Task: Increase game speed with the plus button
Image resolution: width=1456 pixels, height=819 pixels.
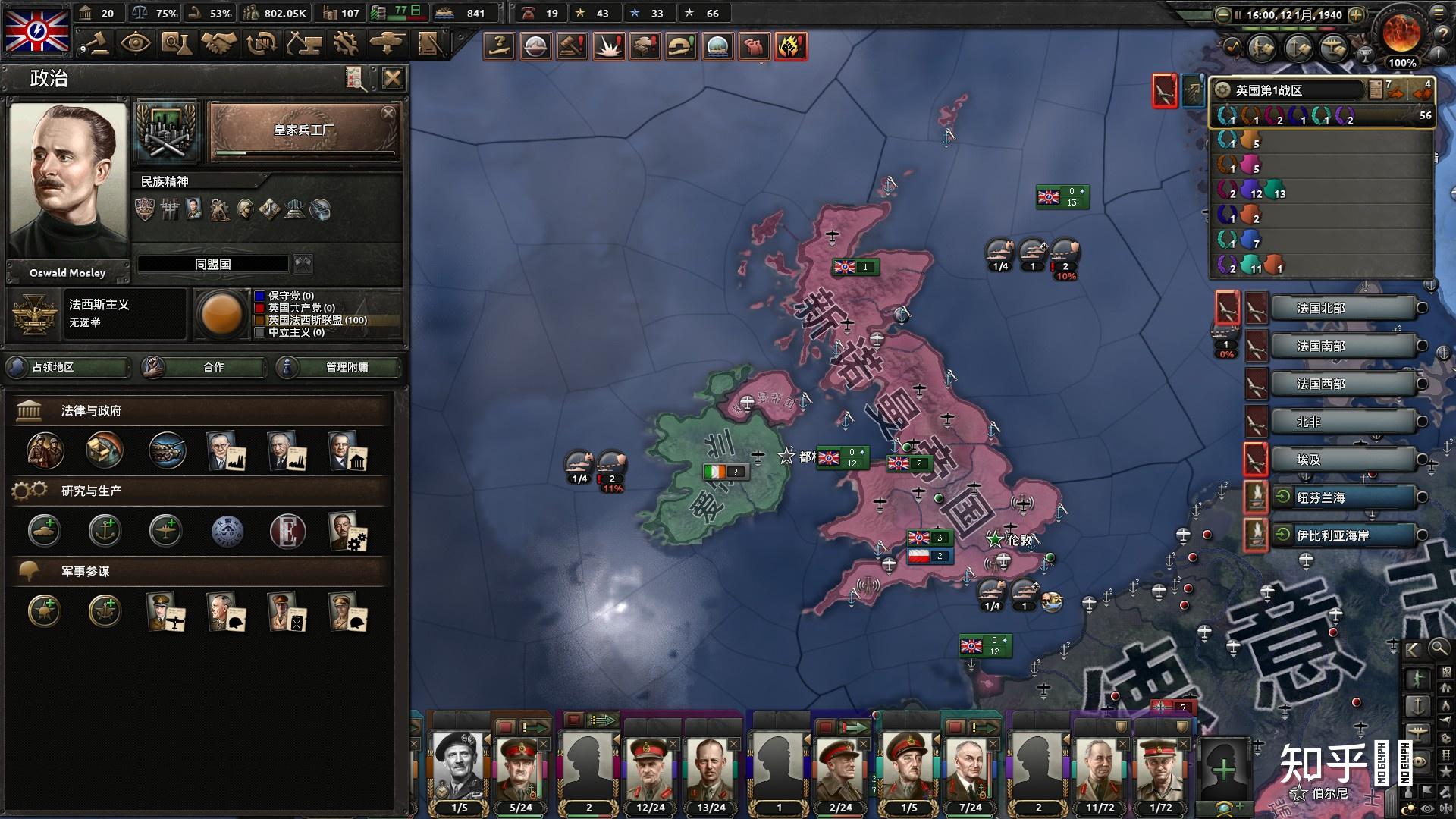Action: point(1356,14)
